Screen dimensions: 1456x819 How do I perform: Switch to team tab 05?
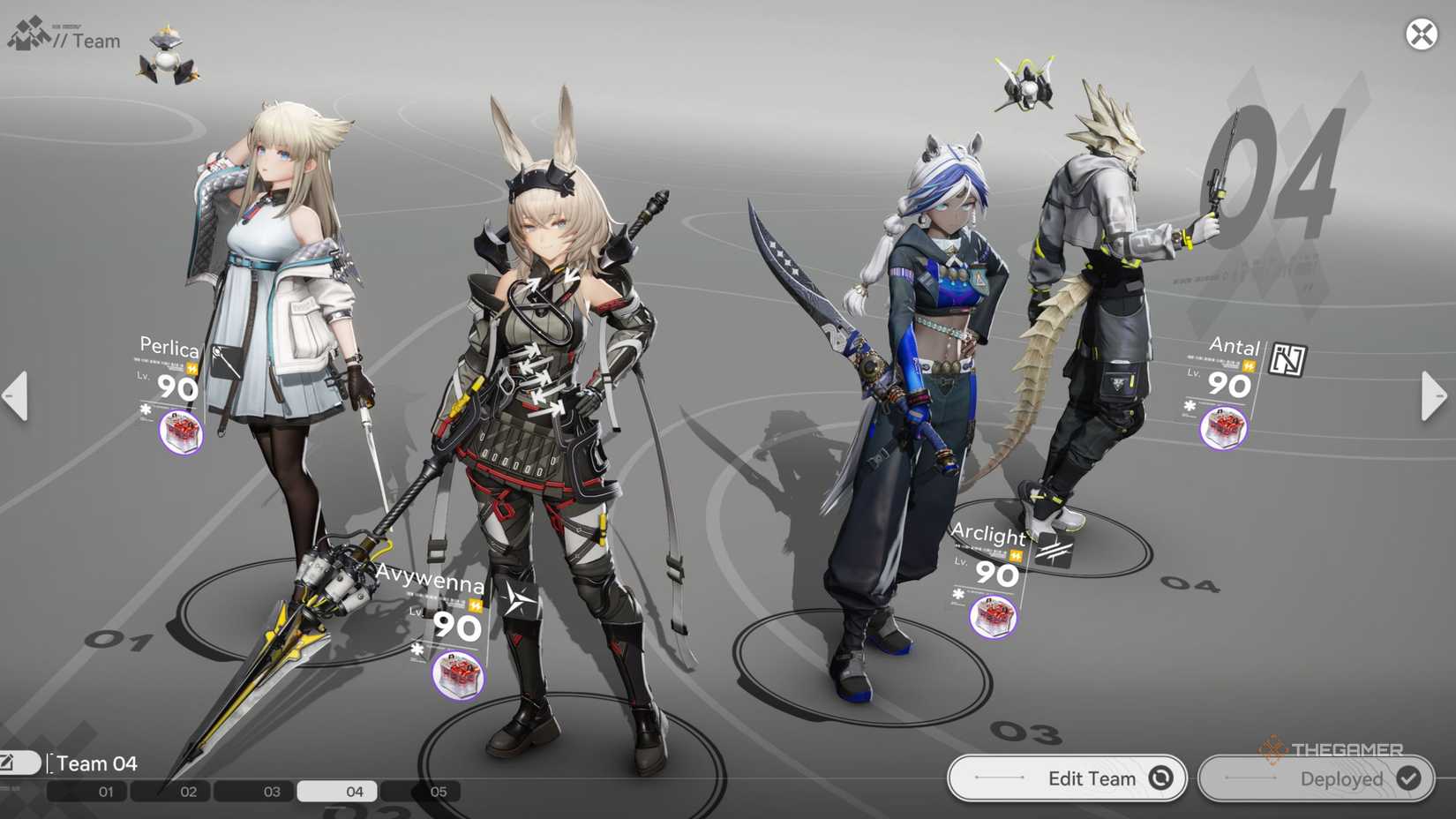coord(436,792)
